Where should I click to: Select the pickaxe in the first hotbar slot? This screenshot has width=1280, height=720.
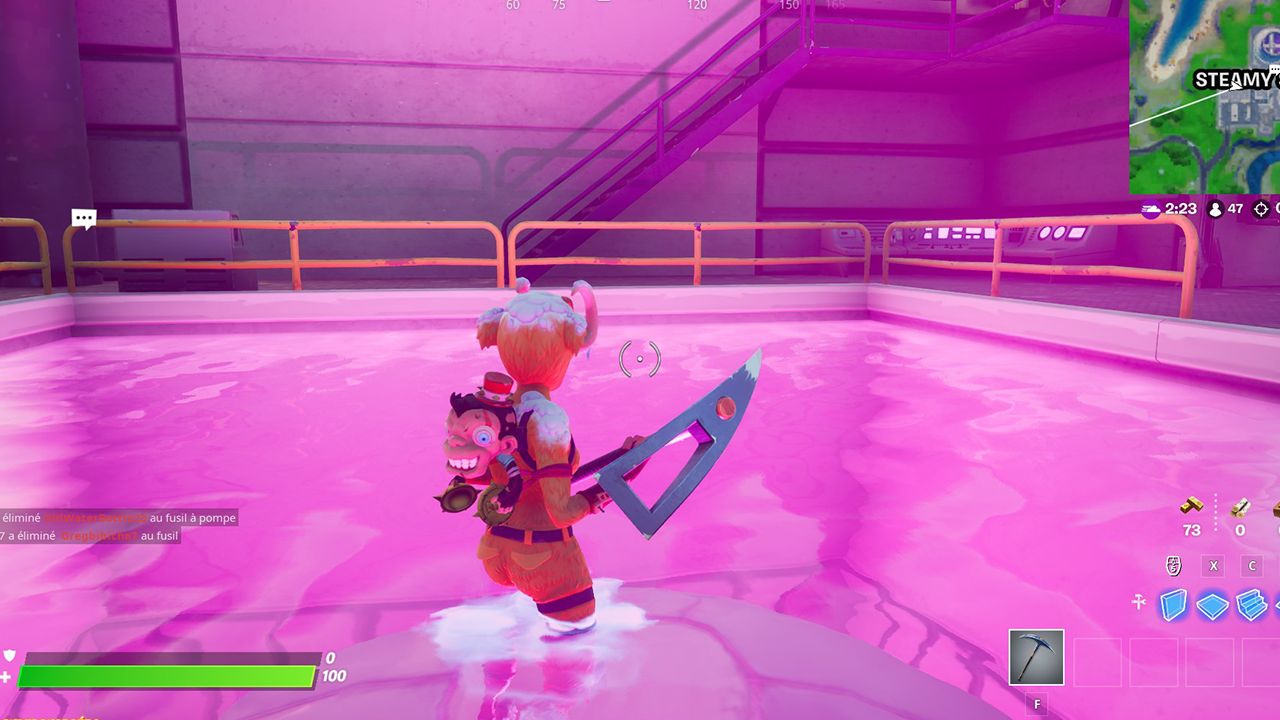[1037, 658]
